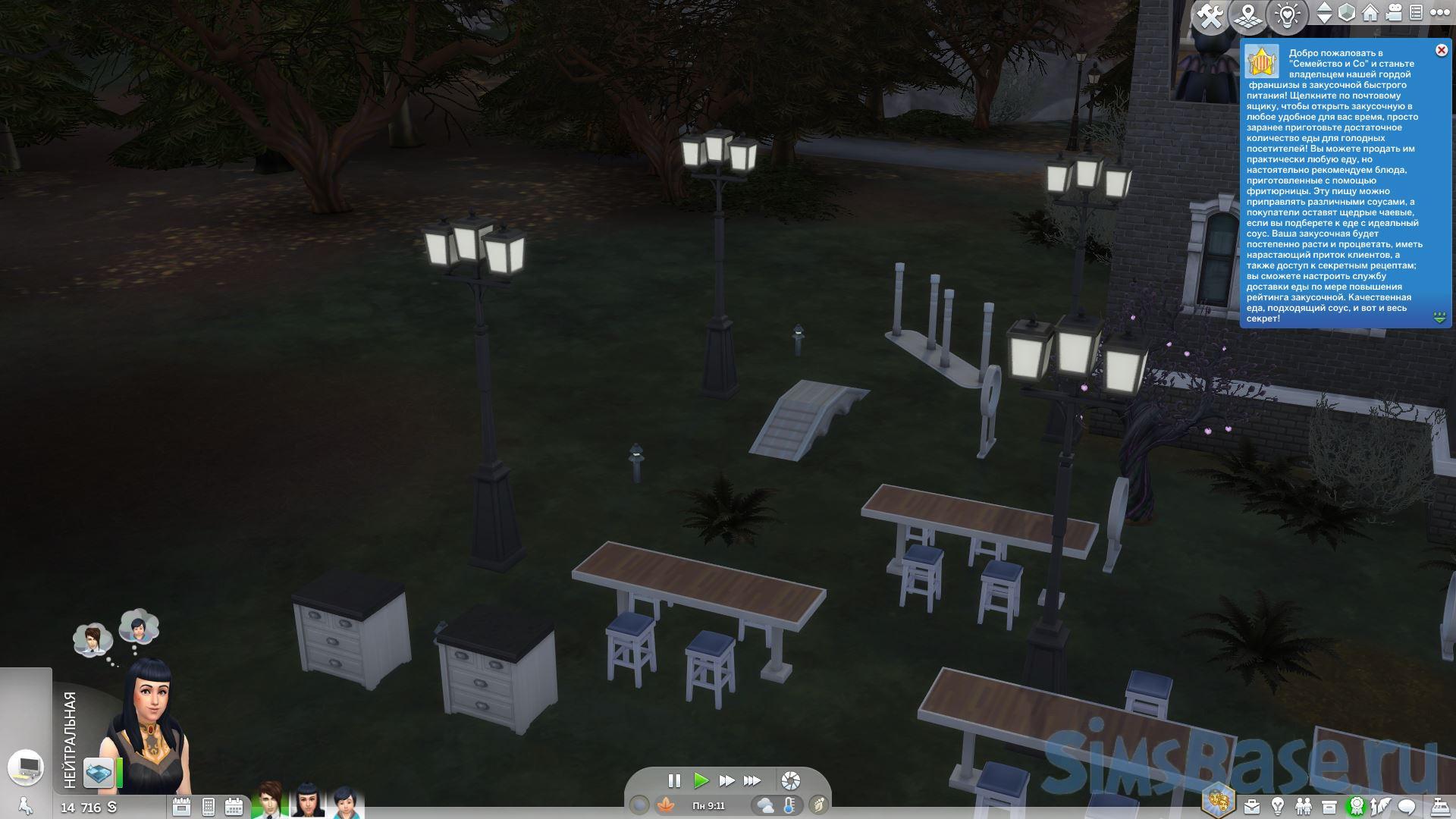Close the blue welcome notification
Viewport: 1456px width, 819px height.
click(1442, 50)
